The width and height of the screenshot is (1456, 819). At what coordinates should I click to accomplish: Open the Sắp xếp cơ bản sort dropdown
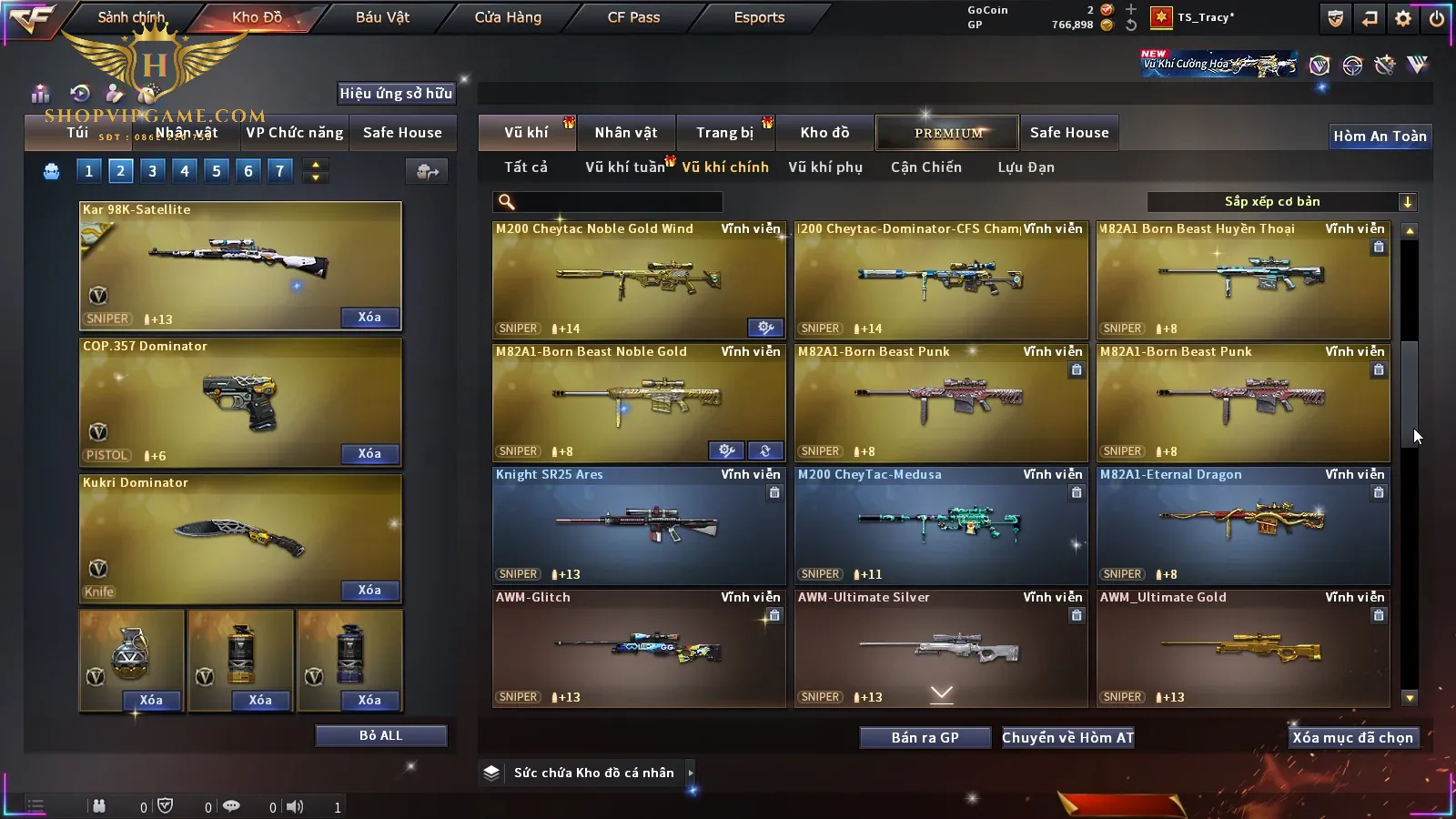[1281, 202]
